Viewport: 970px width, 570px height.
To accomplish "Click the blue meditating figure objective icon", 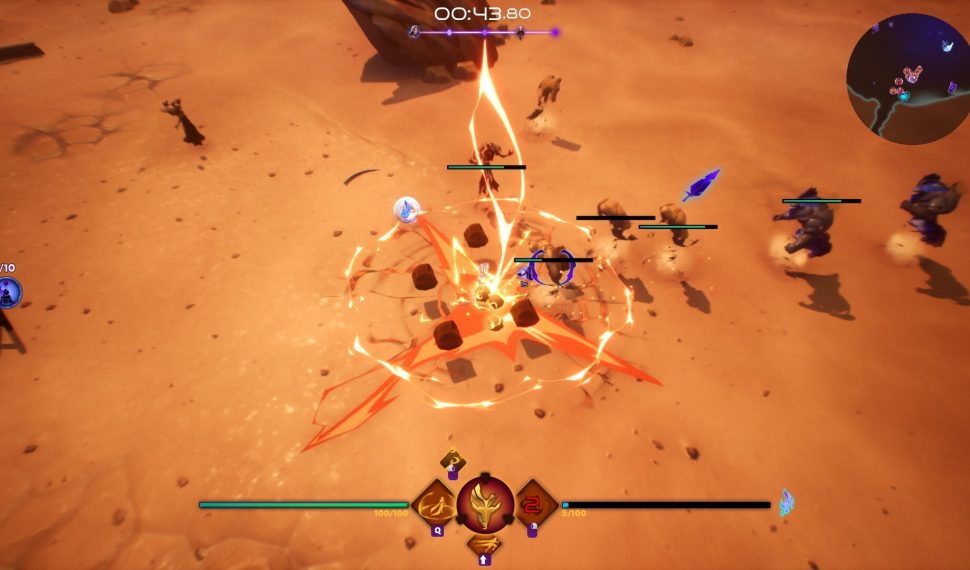I will click(8, 293).
